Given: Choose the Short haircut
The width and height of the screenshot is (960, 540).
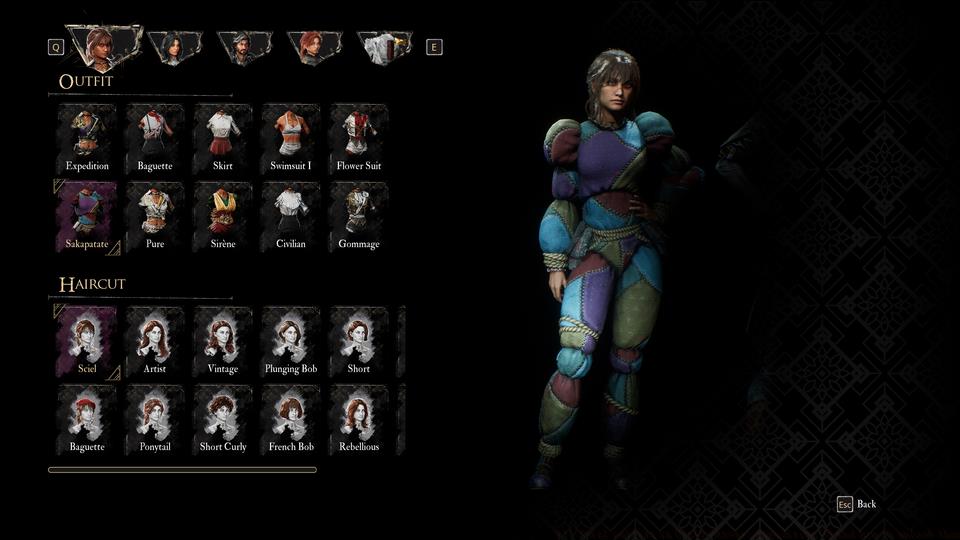Looking at the screenshot, I should (x=359, y=340).
